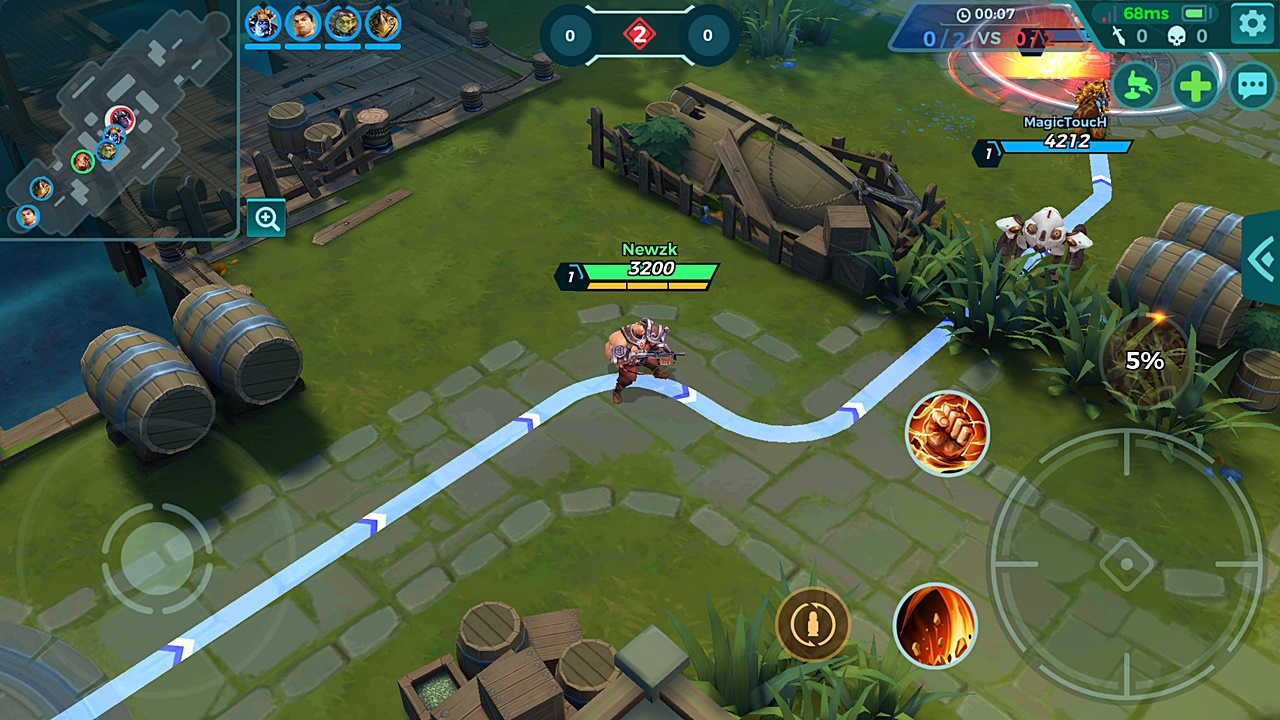Activate the flaming fist ability
The height and width of the screenshot is (720, 1280).
(946, 433)
